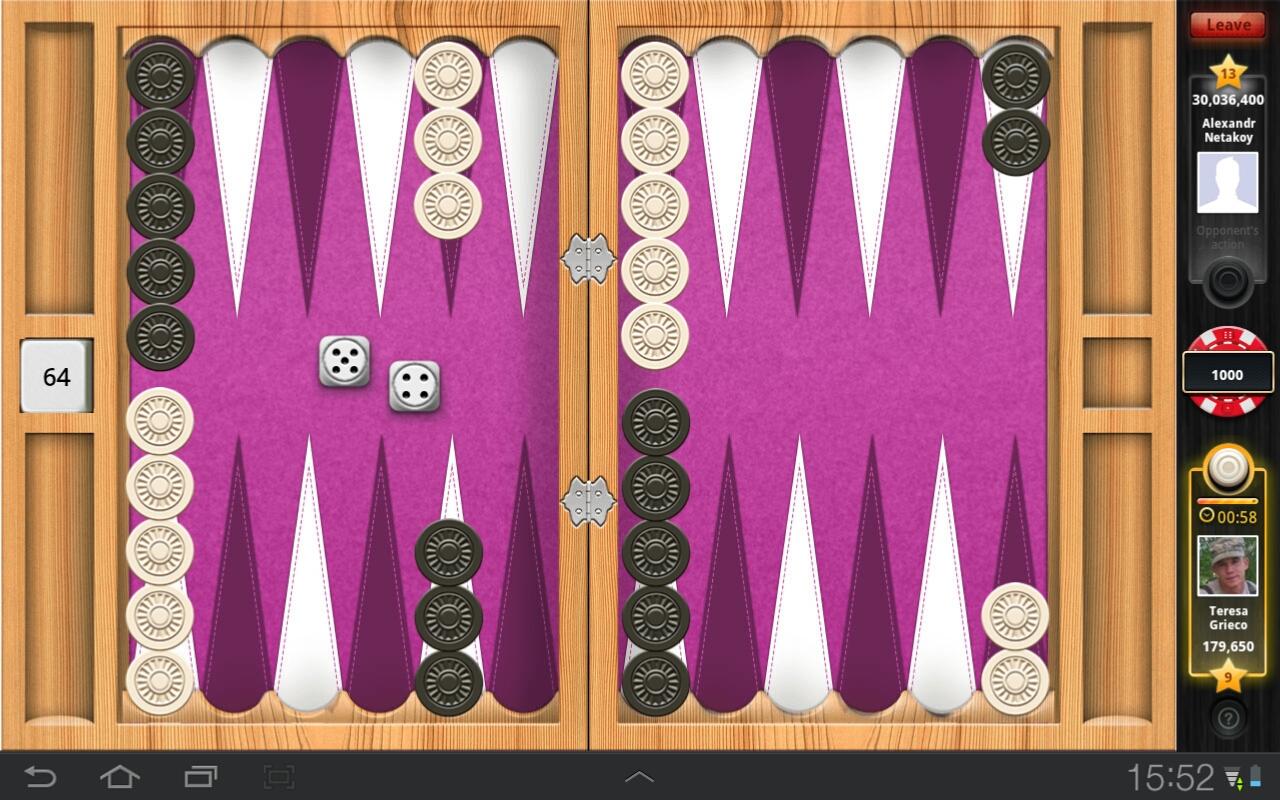
Task: Tap Teresa Grieco's level 9 star badge
Action: [1227, 677]
